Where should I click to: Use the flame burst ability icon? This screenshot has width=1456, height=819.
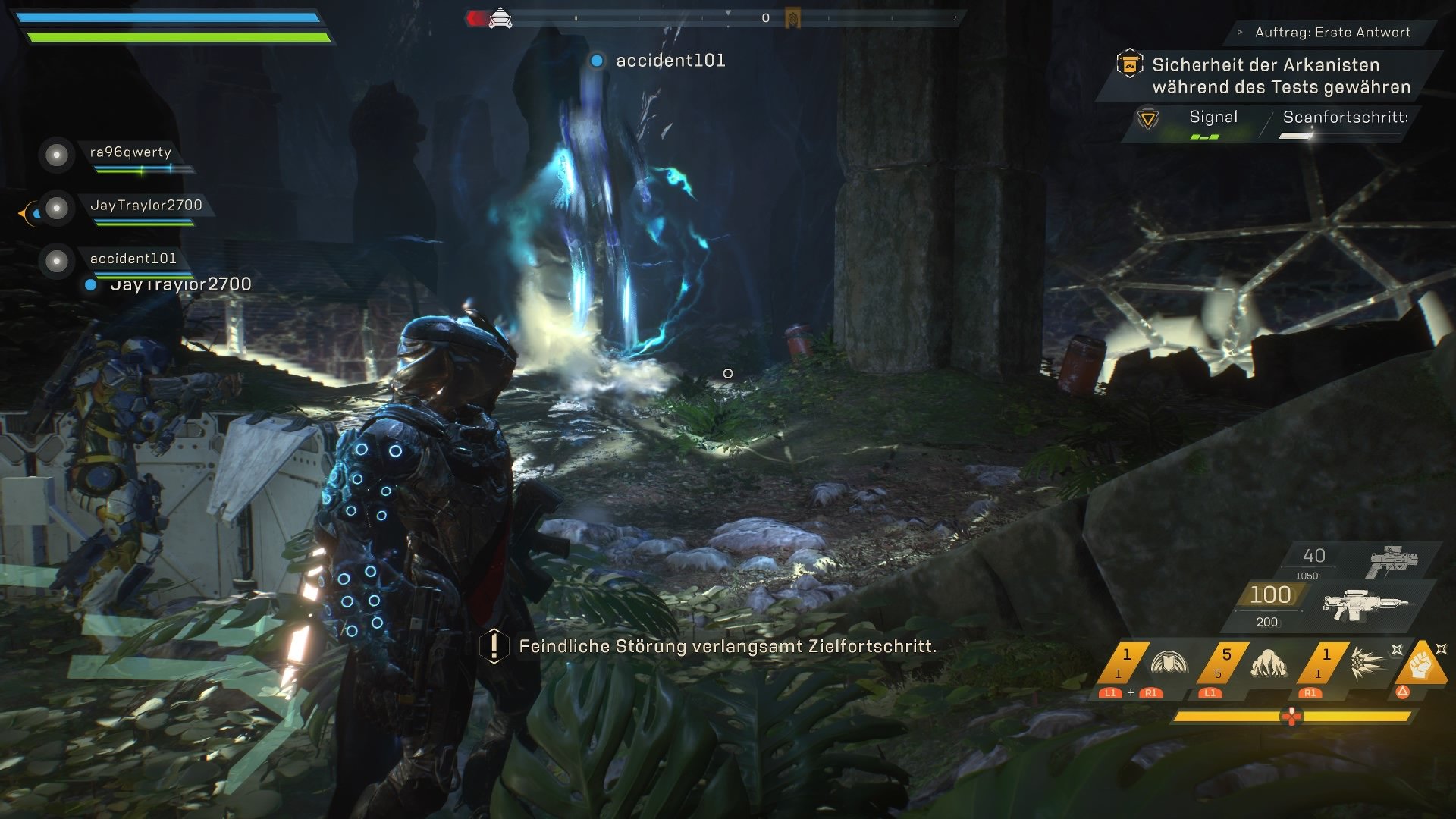tap(1269, 664)
